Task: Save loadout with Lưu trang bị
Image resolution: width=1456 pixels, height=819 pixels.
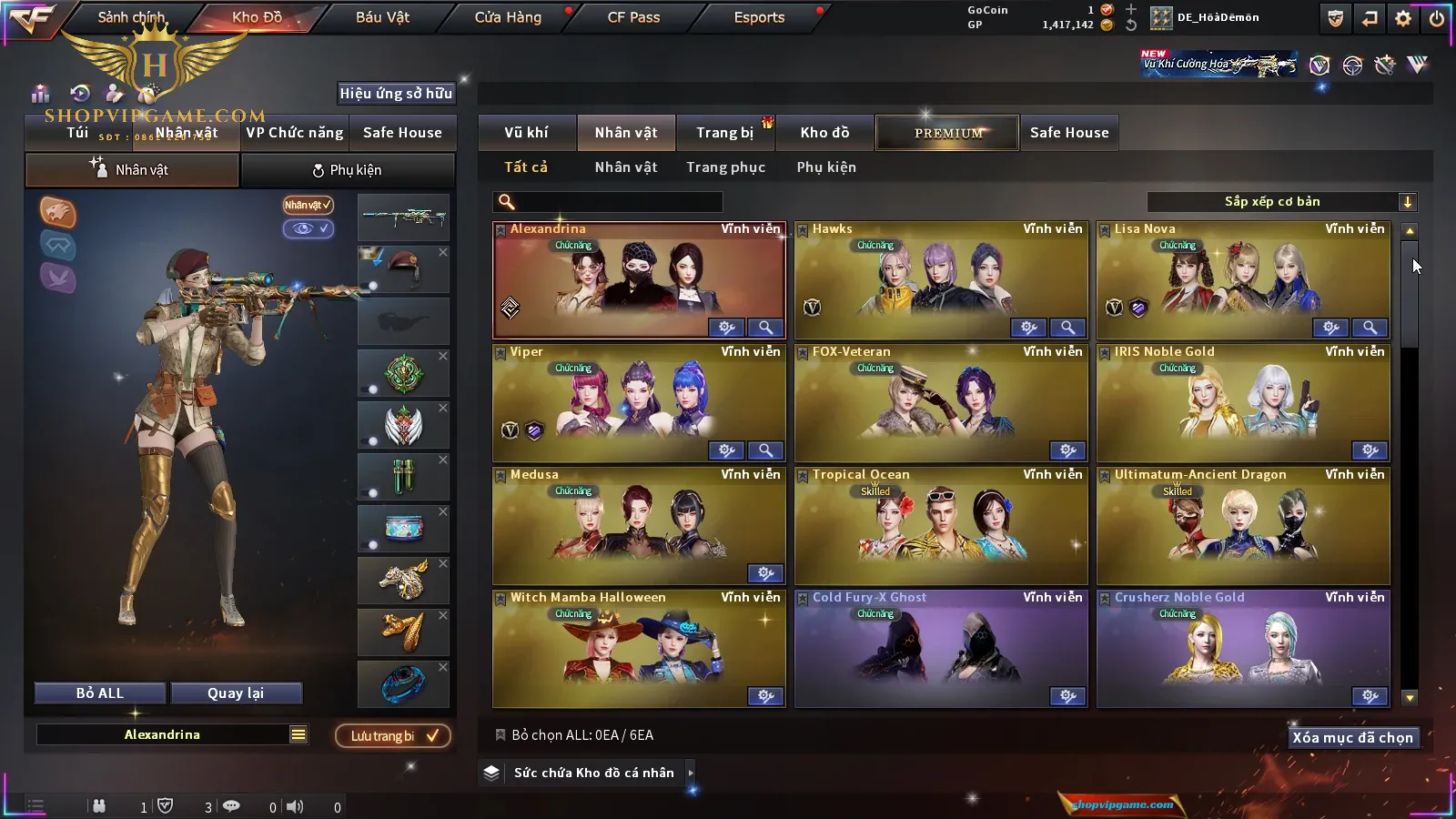Action: (393, 736)
